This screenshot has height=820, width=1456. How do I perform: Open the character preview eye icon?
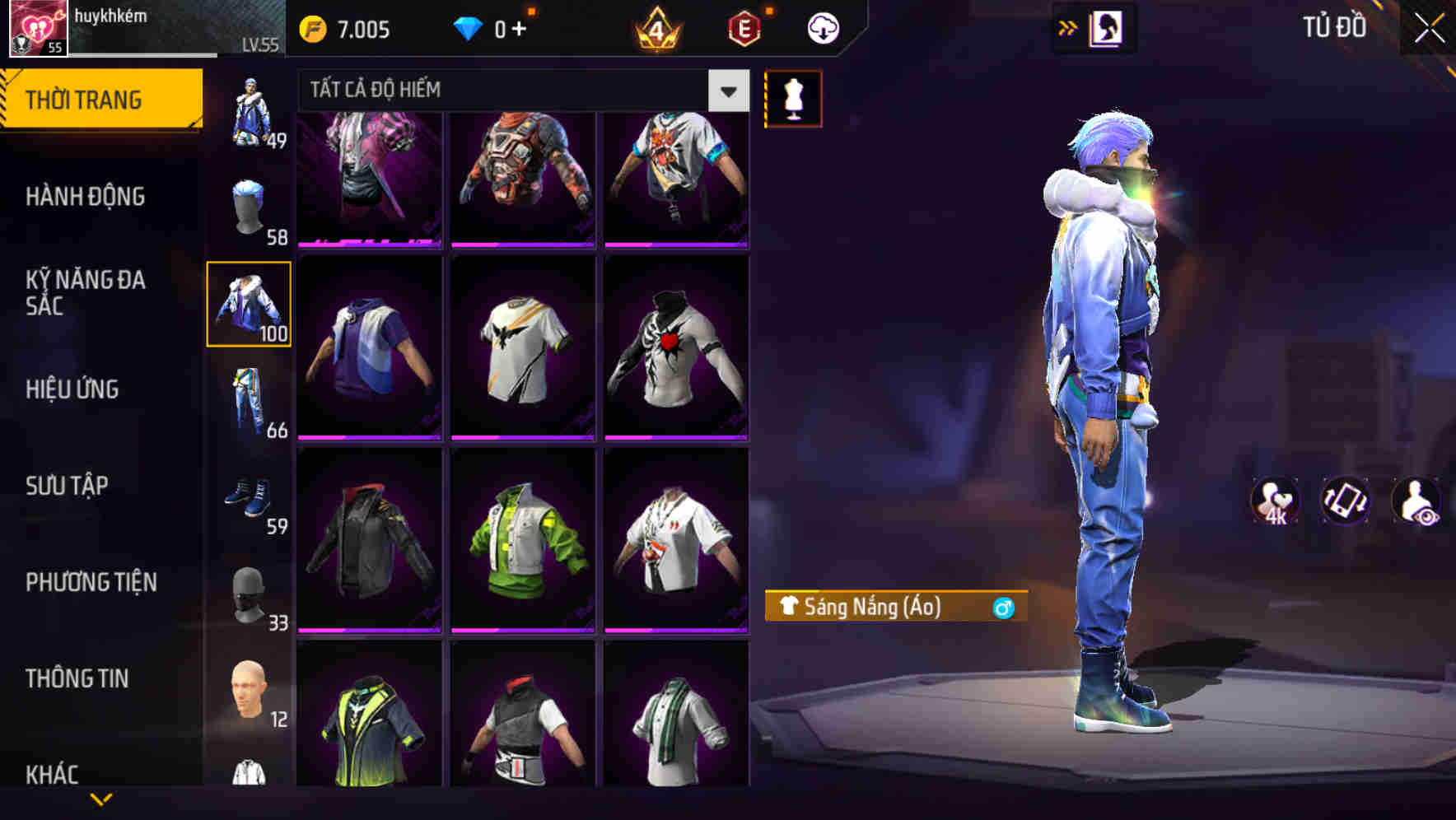[x=1414, y=501]
